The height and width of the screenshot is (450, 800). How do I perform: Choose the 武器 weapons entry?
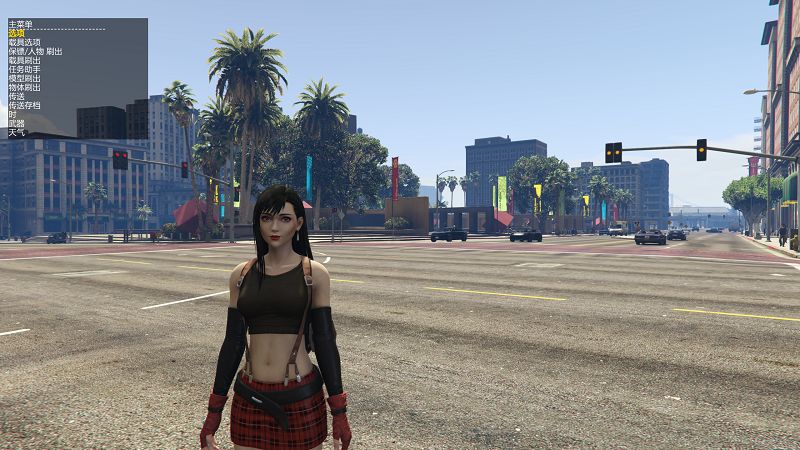[x=16, y=123]
